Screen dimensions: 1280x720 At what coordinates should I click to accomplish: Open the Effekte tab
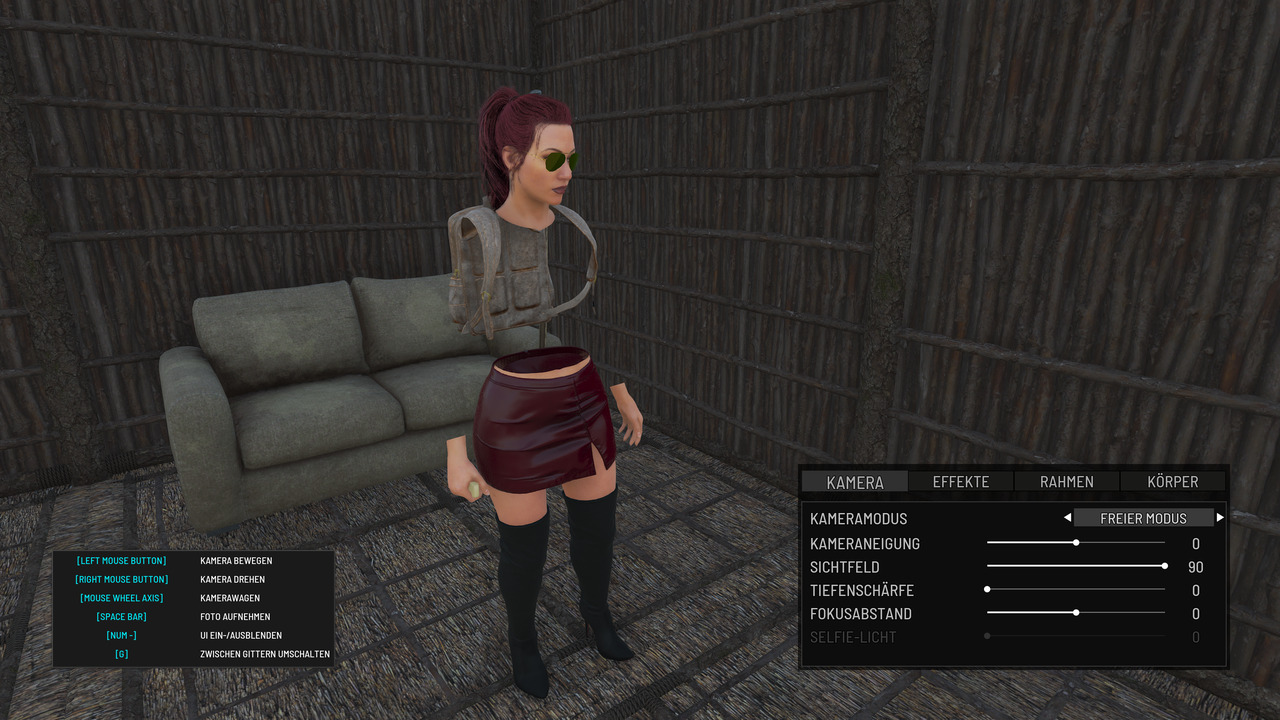tap(961, 482)
